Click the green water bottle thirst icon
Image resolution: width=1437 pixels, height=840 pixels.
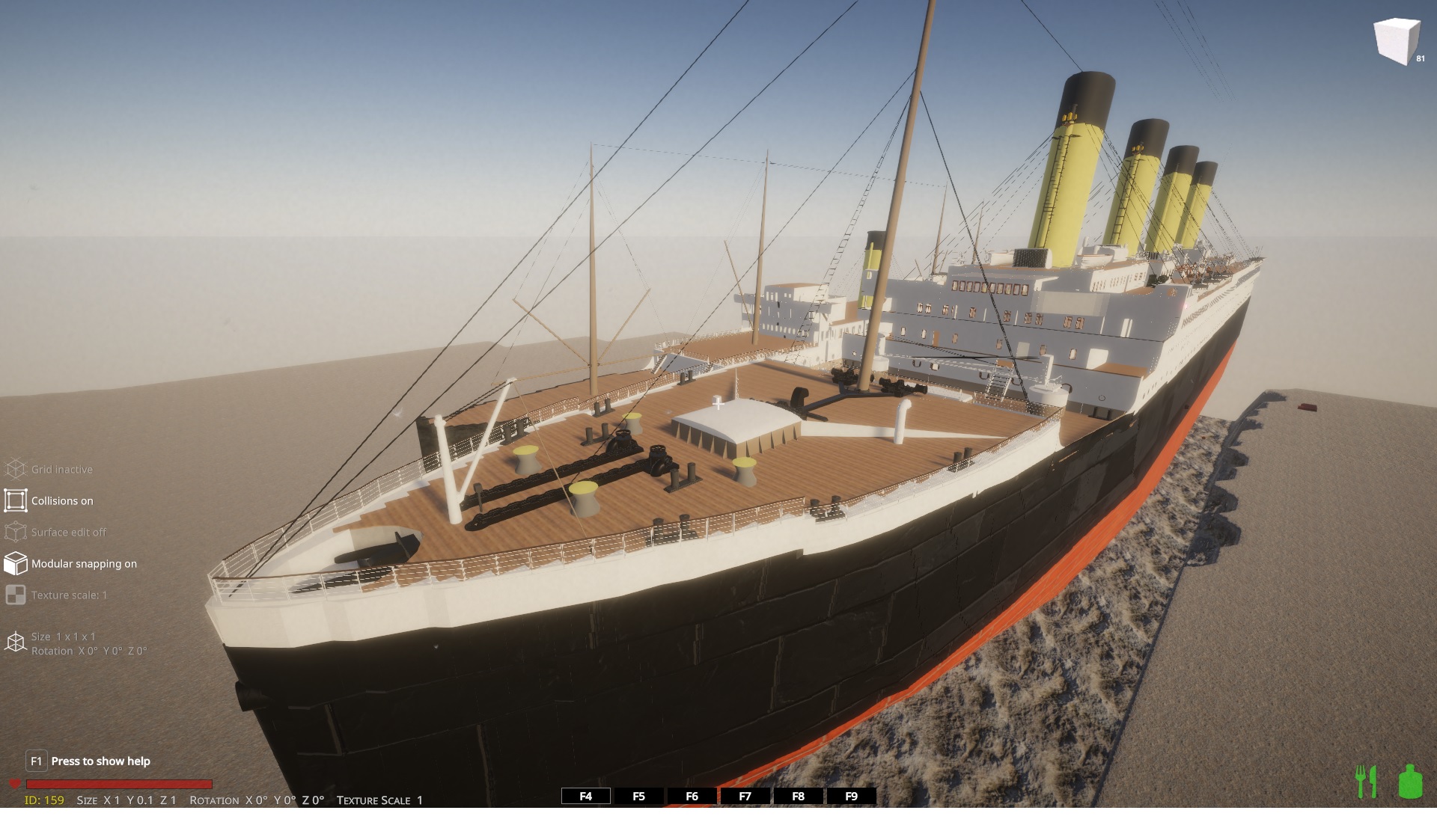(x=1410, y=782)
